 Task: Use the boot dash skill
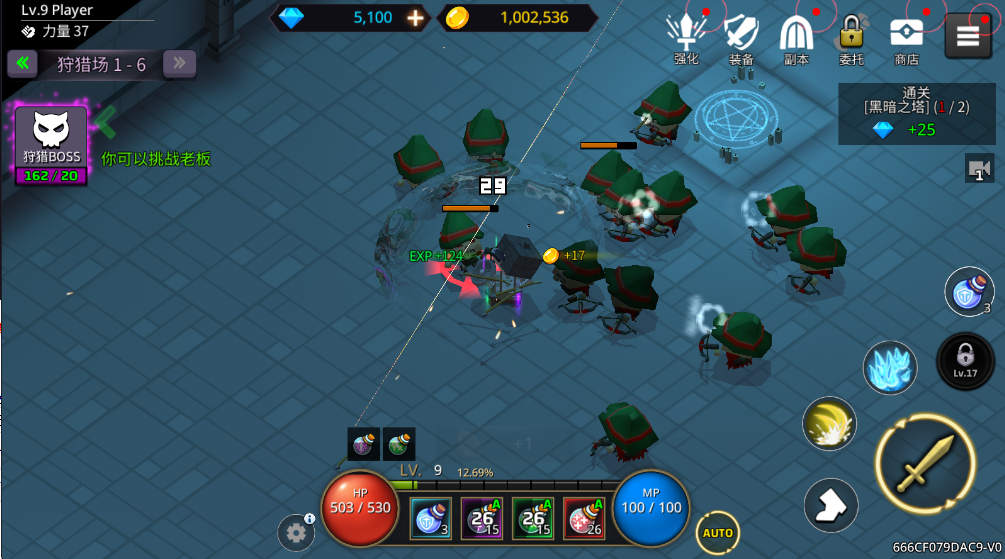831,505
